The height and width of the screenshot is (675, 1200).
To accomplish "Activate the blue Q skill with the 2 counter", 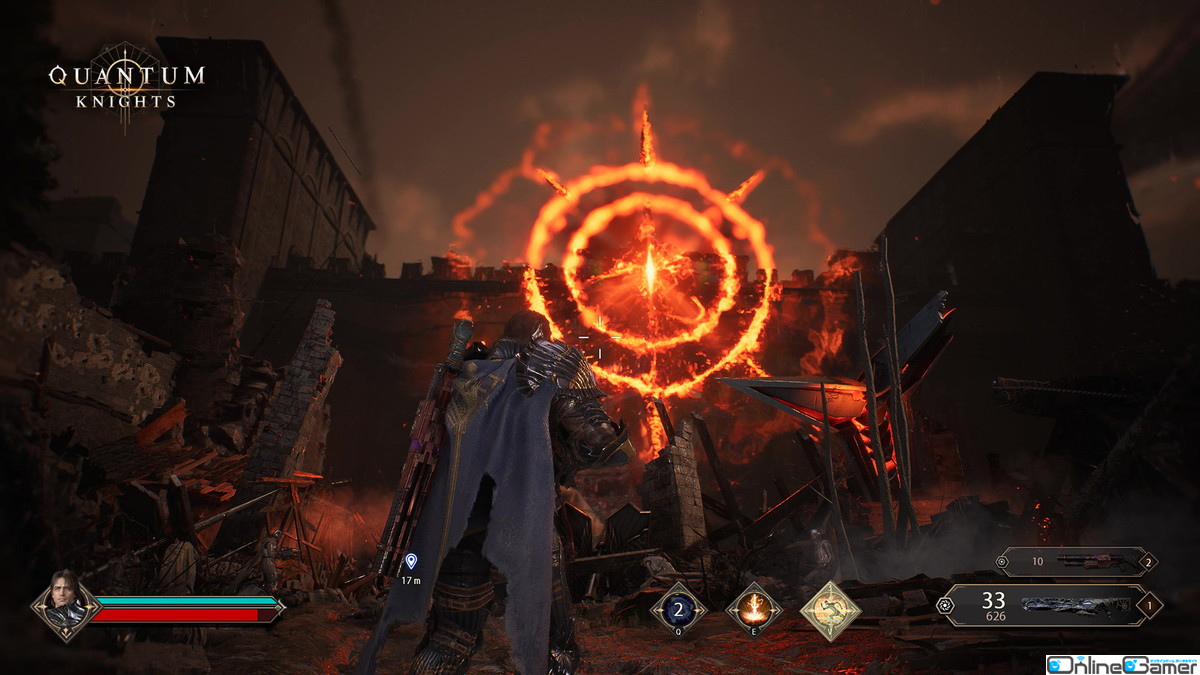I will pyautogui.click(x=678, y=609).
